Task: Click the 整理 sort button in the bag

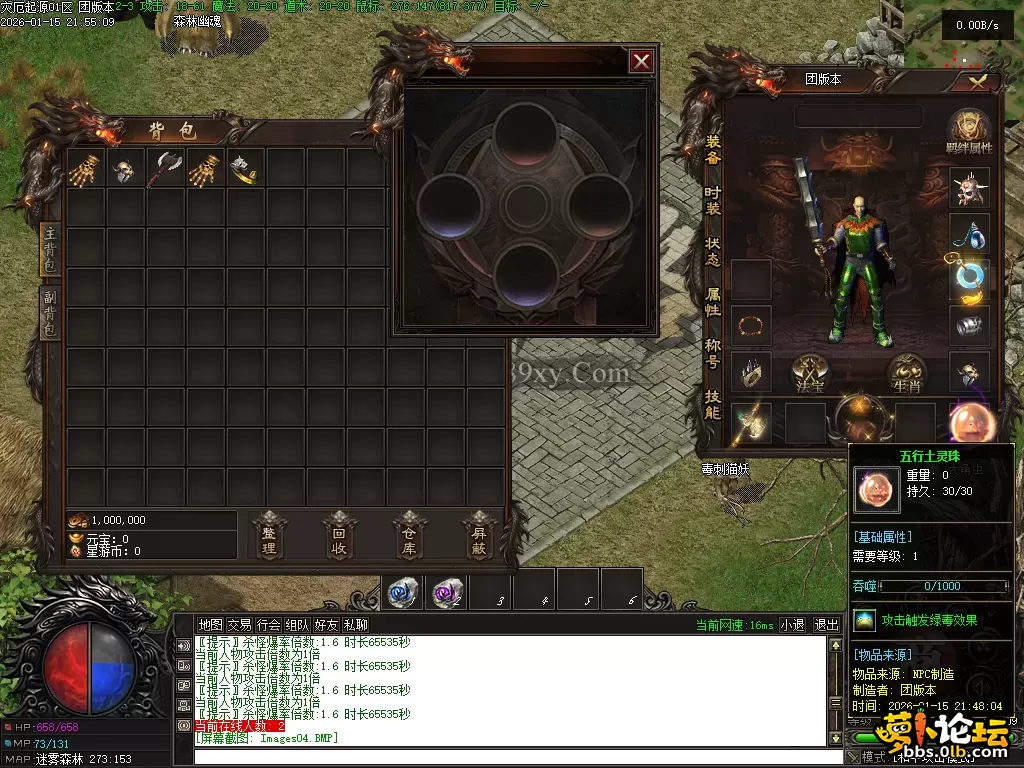Action: (268, 535)
